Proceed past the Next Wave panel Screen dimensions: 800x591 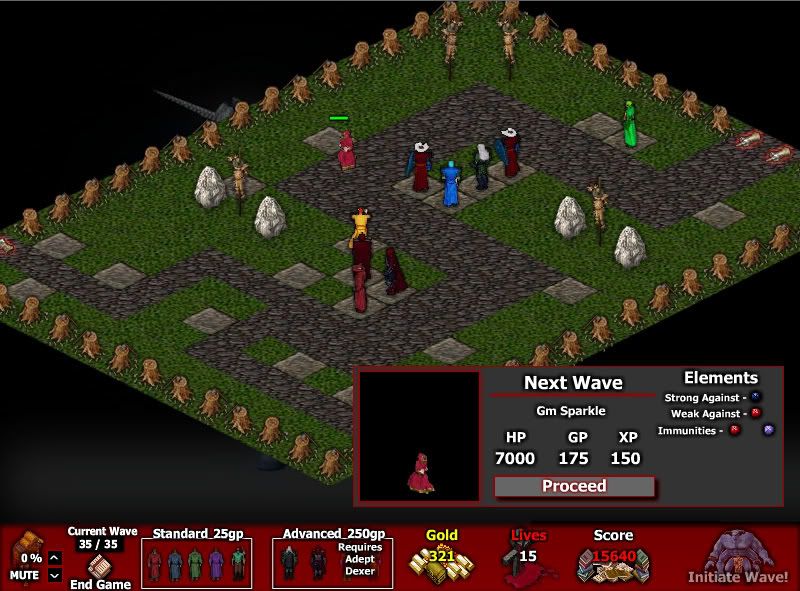coord(574,487)
